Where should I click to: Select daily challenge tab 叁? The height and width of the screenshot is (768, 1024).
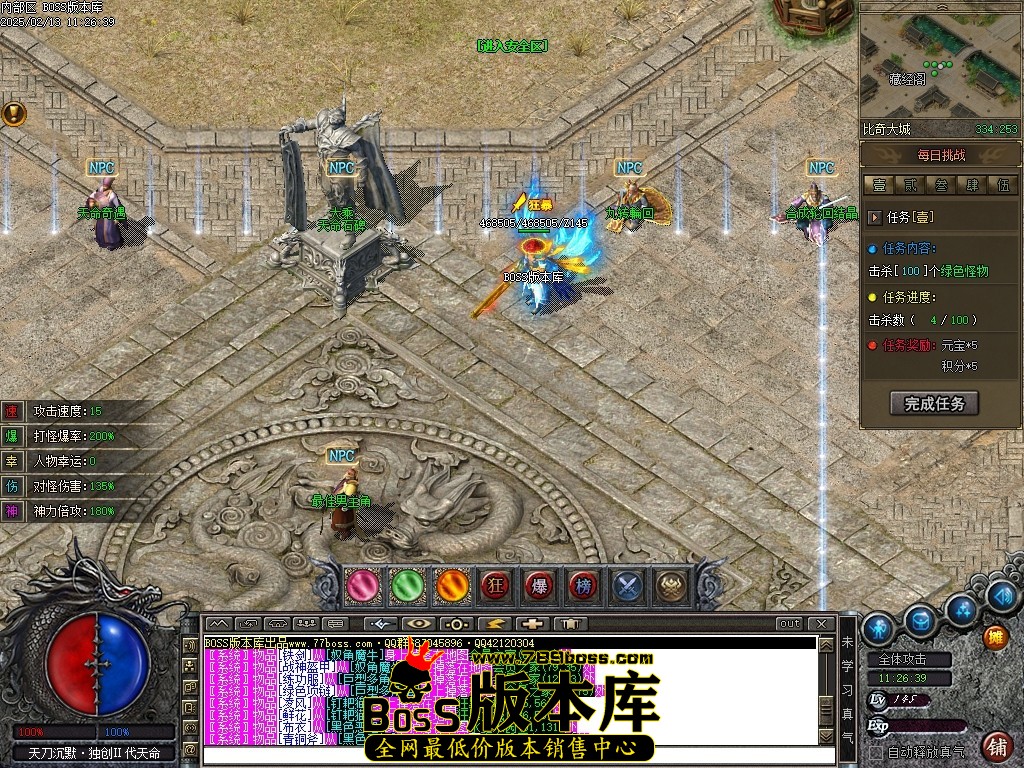(939, 185)
